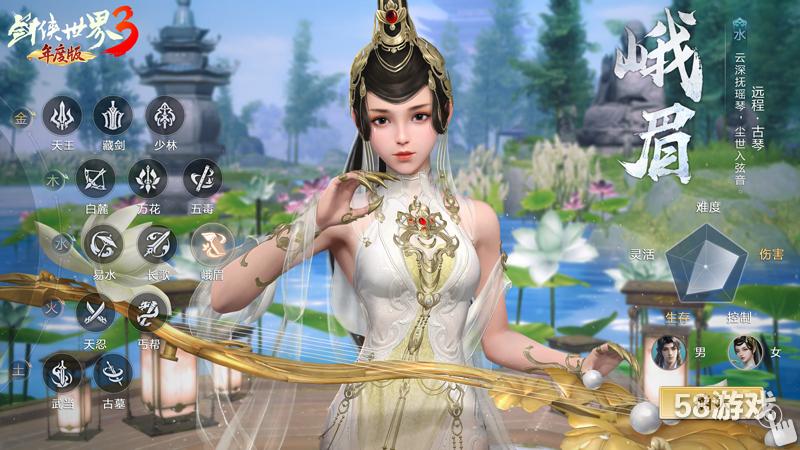Pick the 易水 class icon
The width and height of the screenshot is (800, 450).
click(103, 243)
